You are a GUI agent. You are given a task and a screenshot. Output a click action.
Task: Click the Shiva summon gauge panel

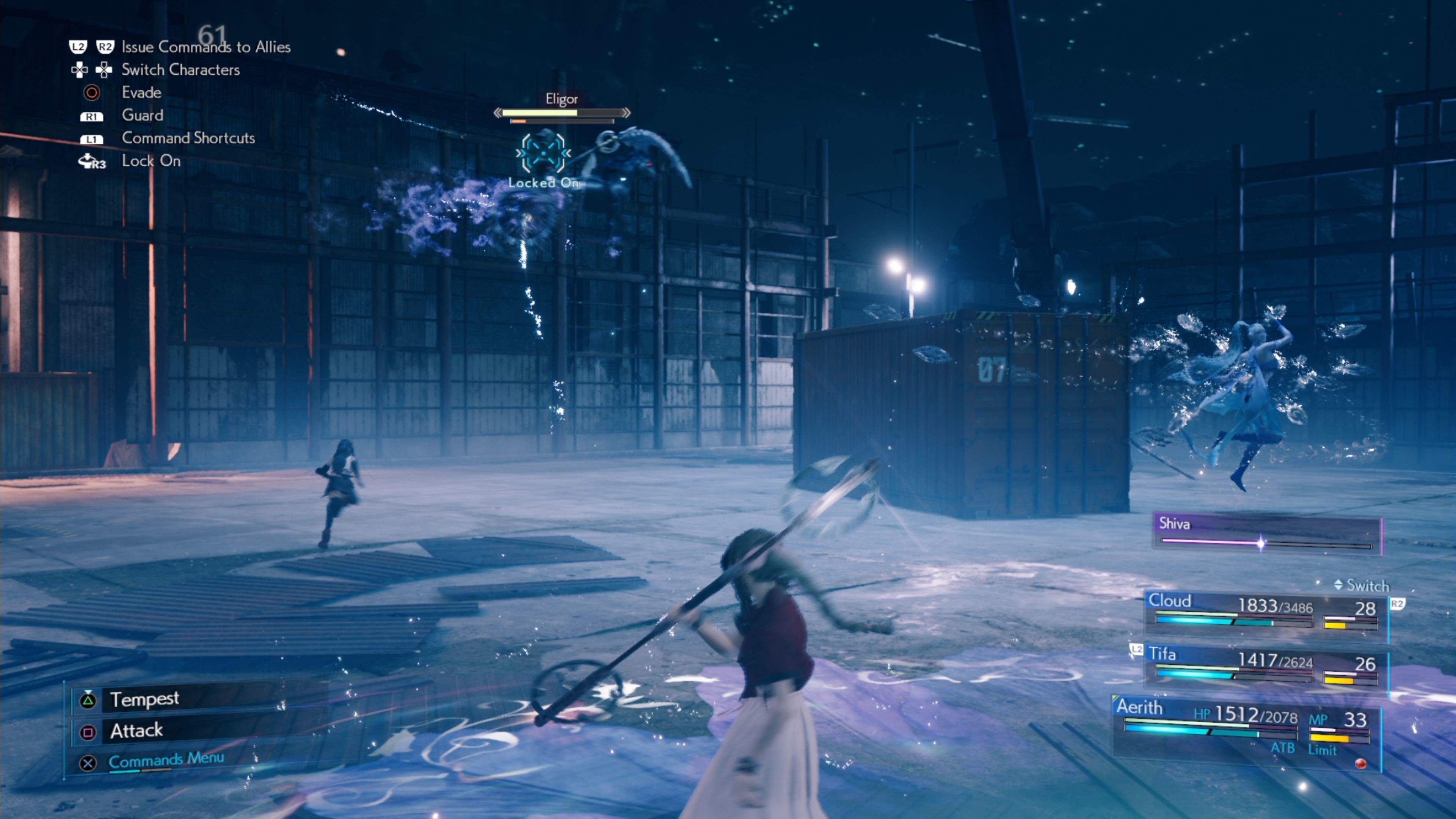pyautogui.click(x=1266, y=533)
